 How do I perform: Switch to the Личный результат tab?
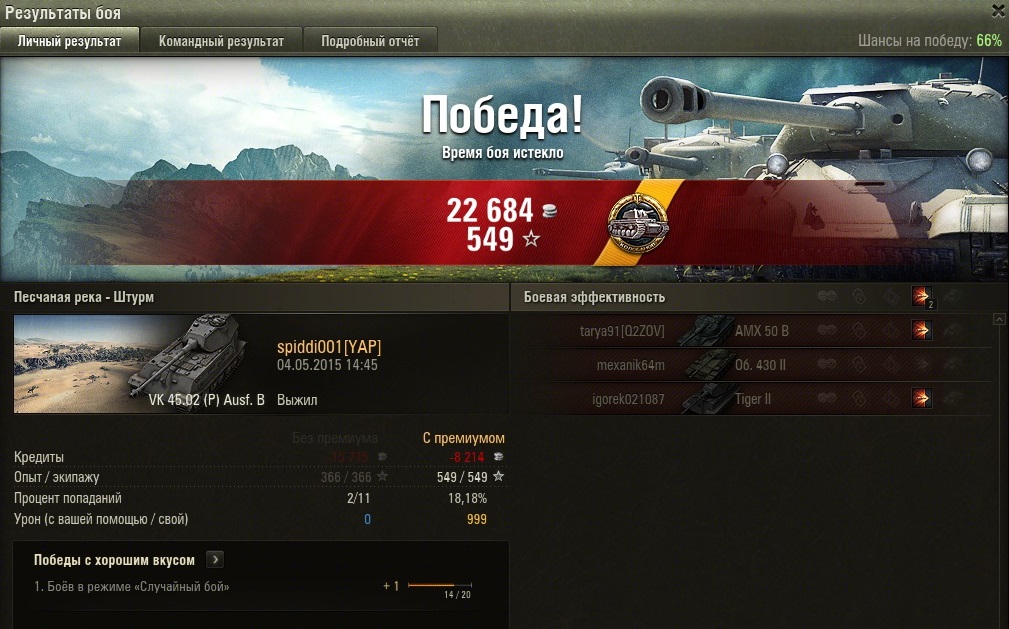(69, 41)
